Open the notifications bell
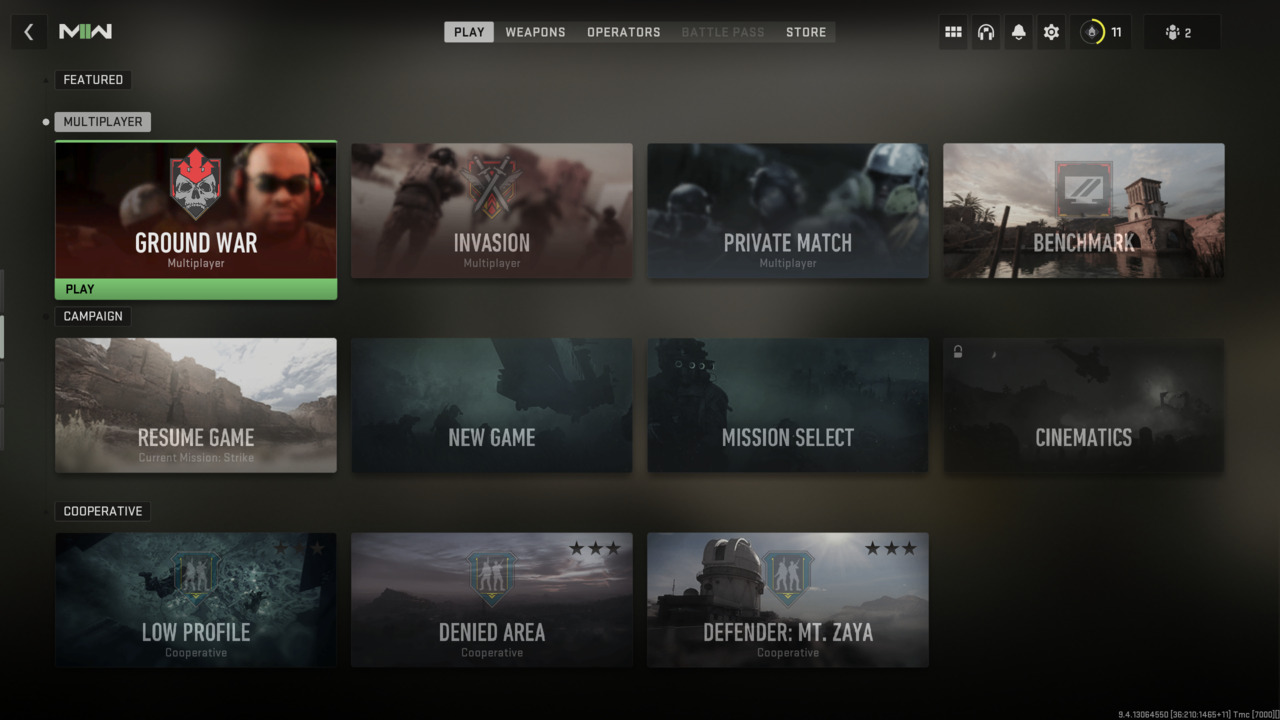Image resolution: width=1280 pixels, height=720 pixels. point(1018,31)
